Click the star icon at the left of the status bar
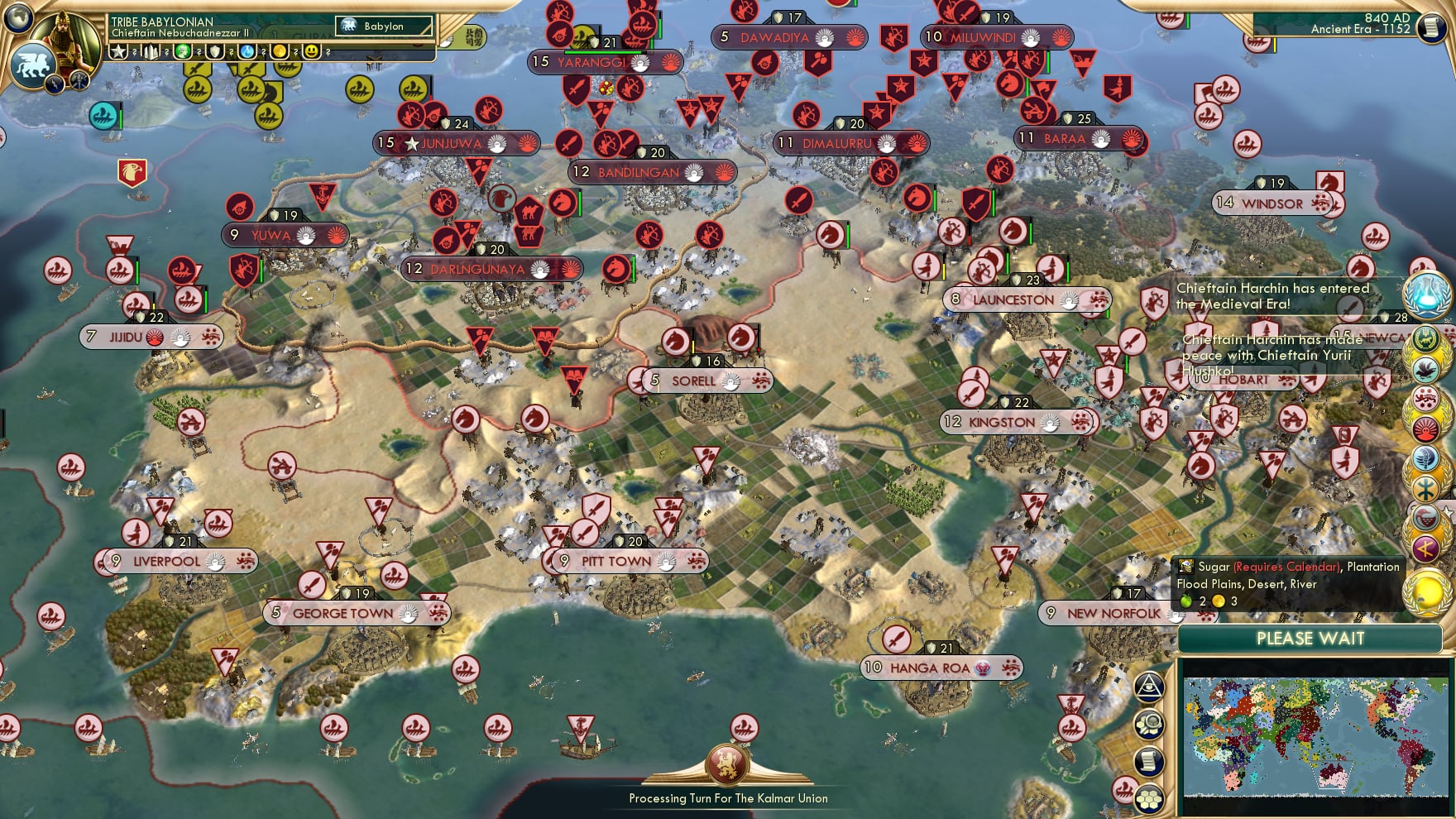 point(117,52)
